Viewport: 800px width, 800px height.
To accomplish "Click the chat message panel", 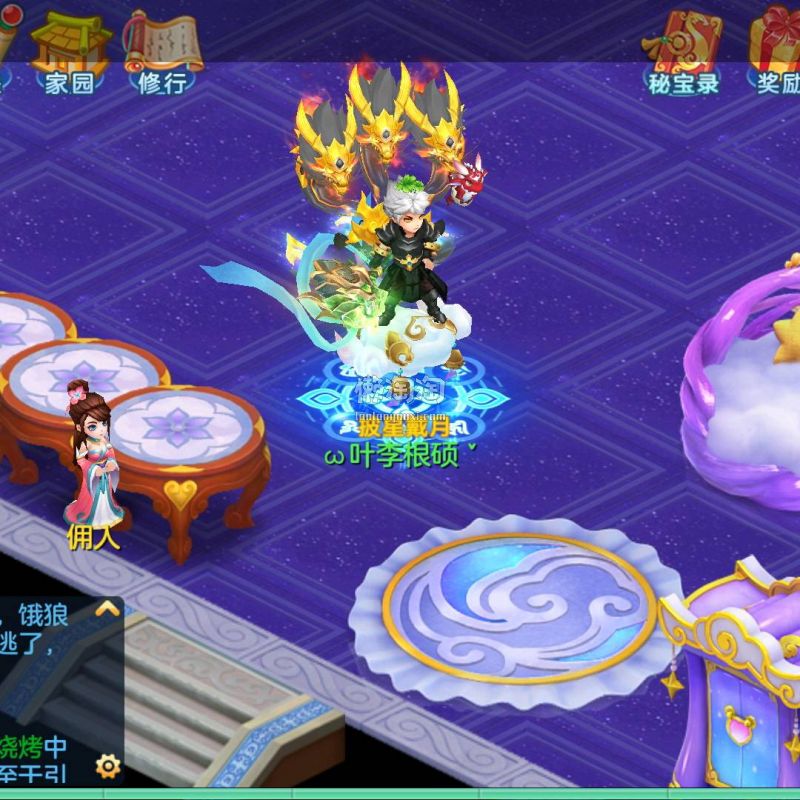I will (x=45, y=690).
